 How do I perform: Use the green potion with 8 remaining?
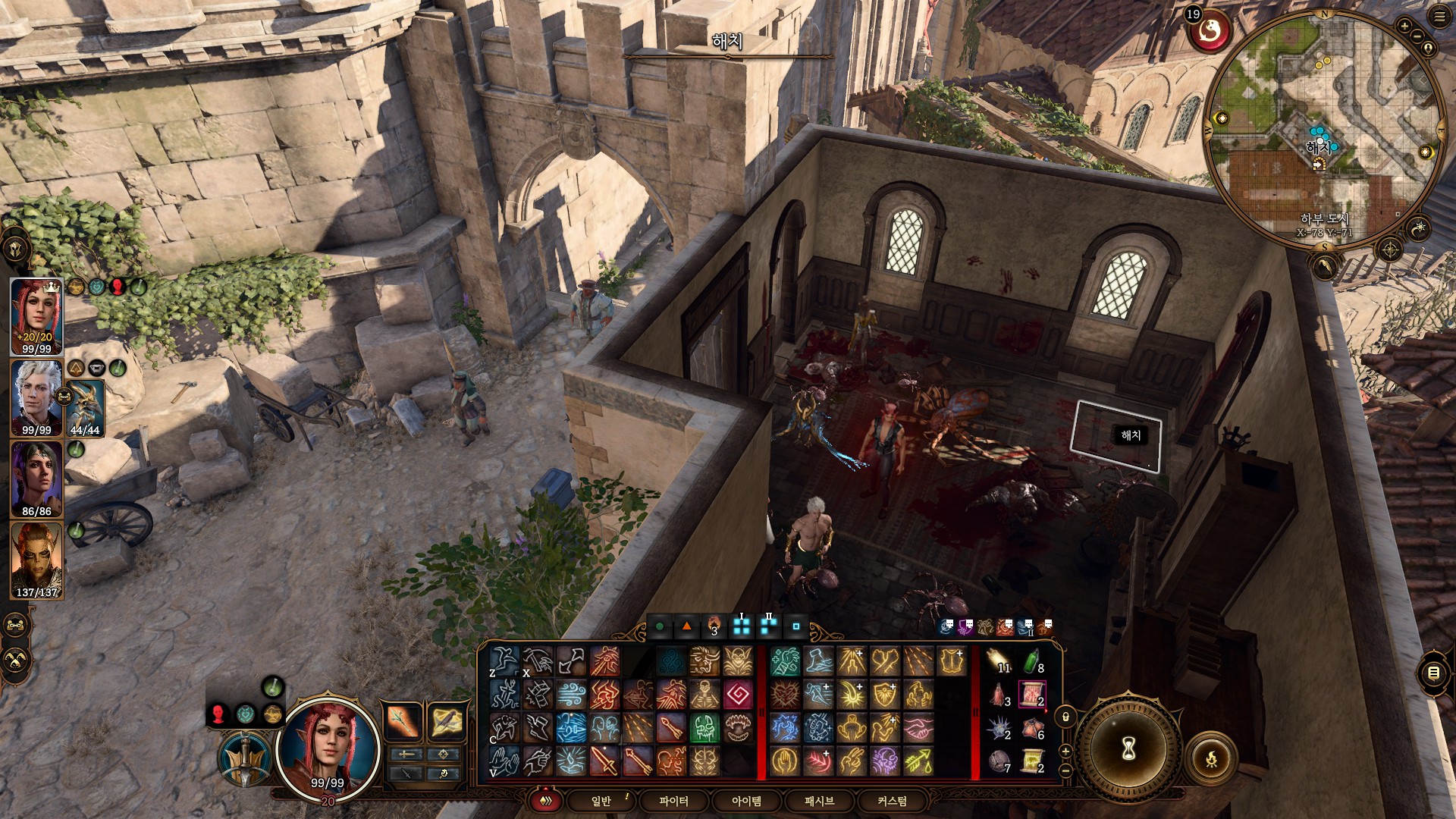click(1032, 662)
